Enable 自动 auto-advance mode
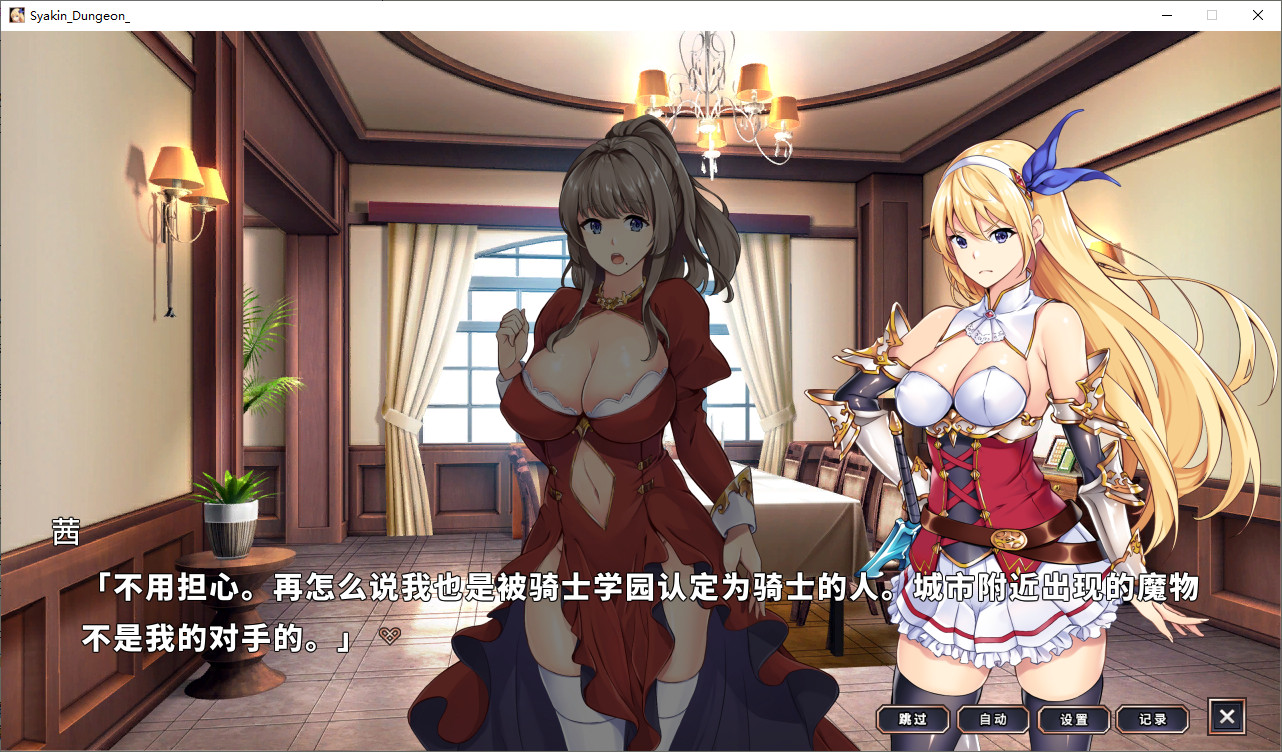 pos(993,718)
